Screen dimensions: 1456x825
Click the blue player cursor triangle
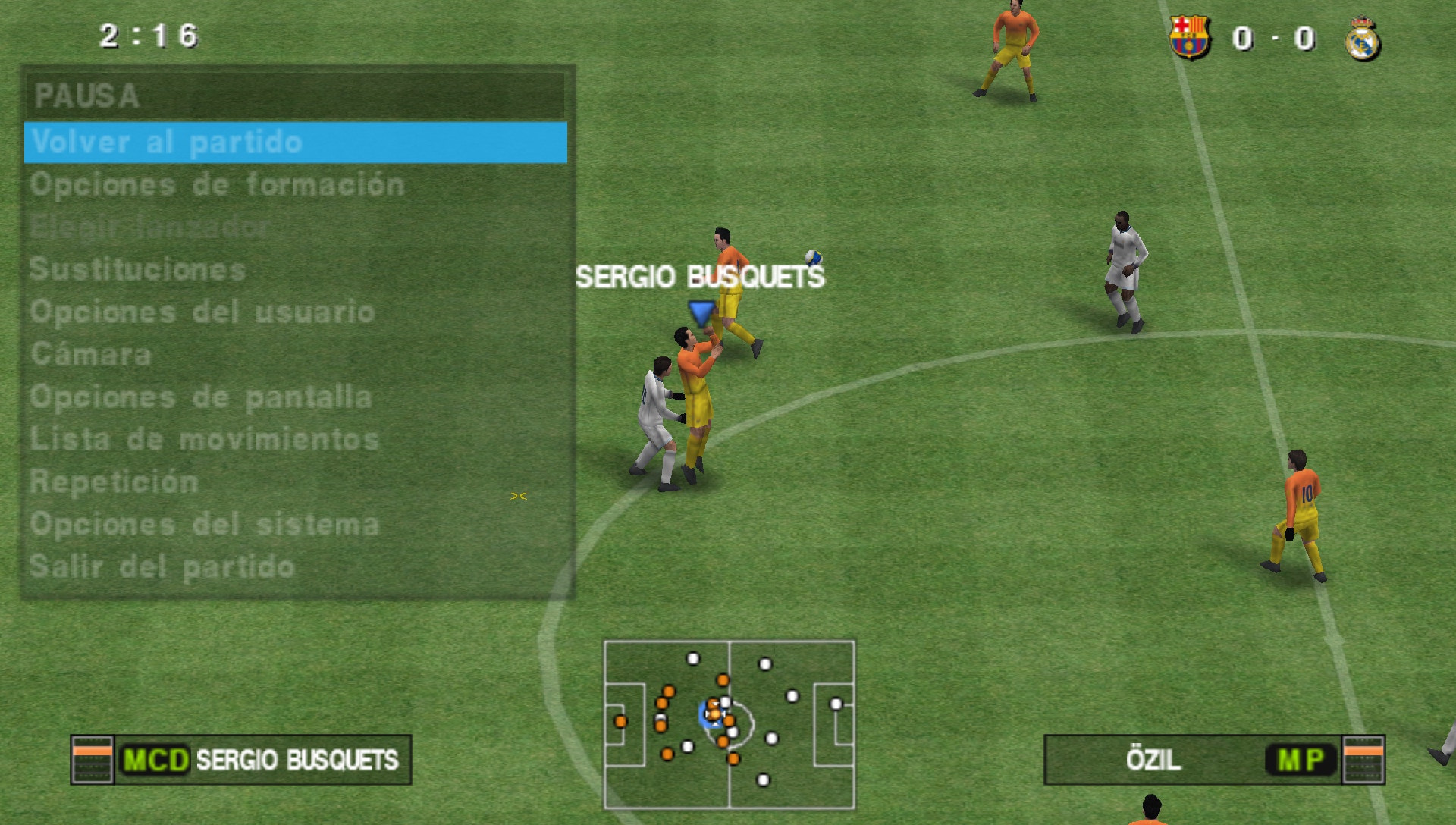699,312
